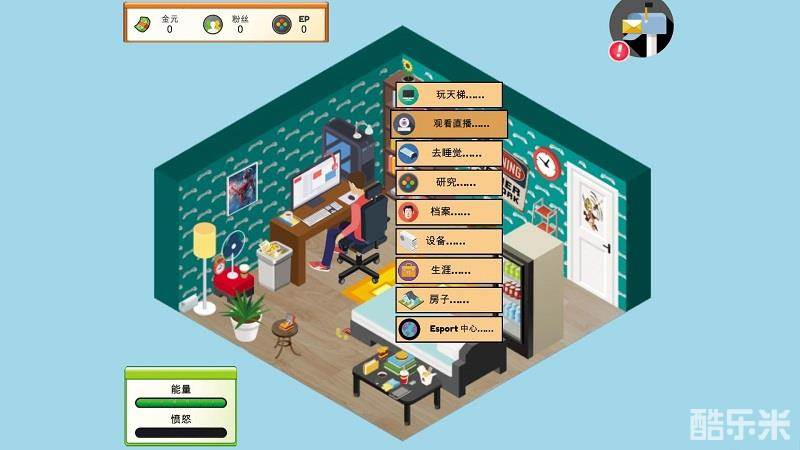Select the 玩天梯 menu option
Screen dimensions: 800x450
pos(448,95)
